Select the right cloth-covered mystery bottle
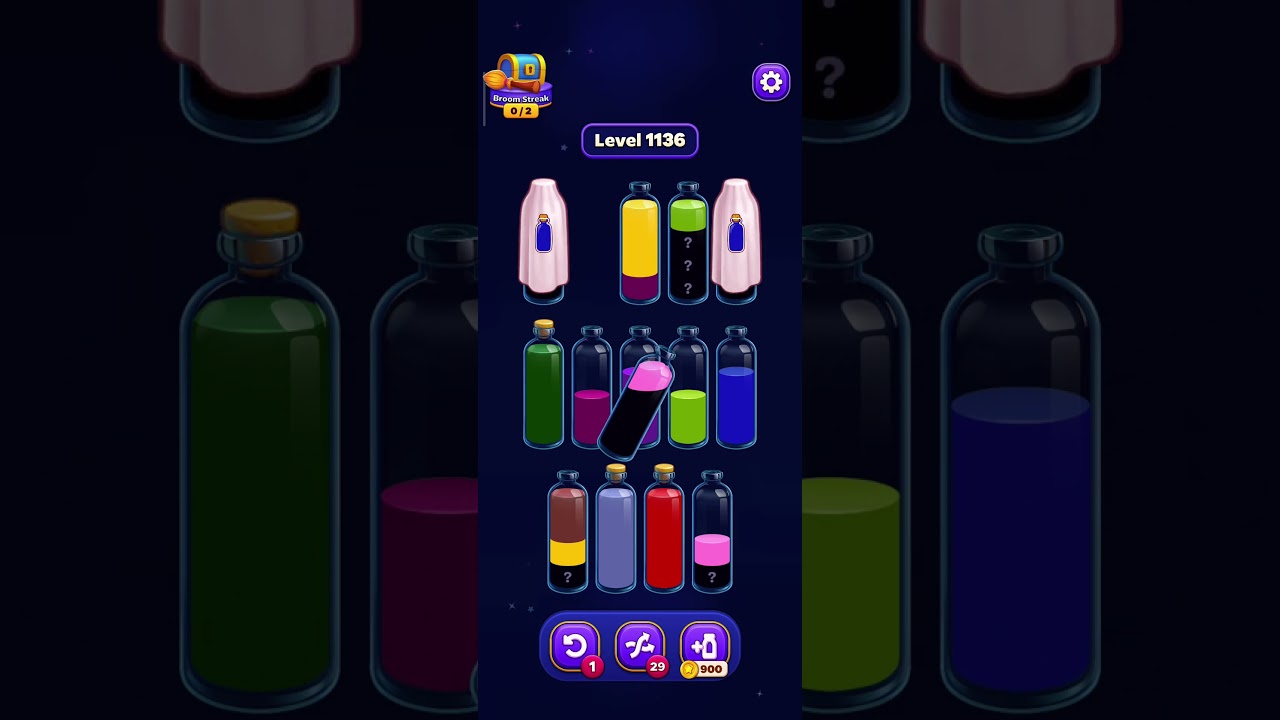1280x720 pixels. [737, 240]
